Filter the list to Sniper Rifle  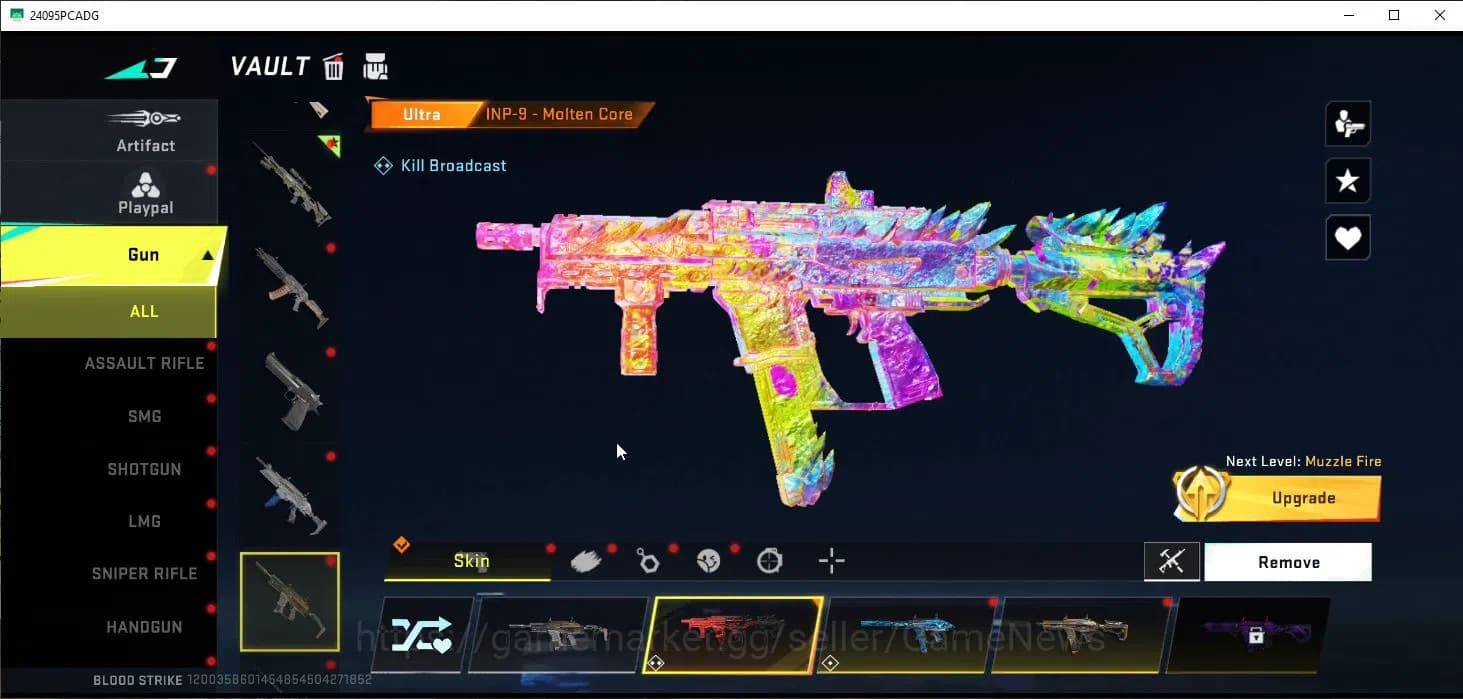pos(144,574)
